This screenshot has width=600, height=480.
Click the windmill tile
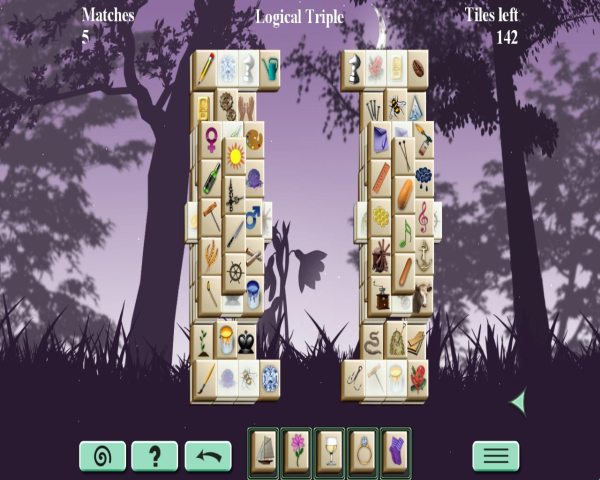381,255
